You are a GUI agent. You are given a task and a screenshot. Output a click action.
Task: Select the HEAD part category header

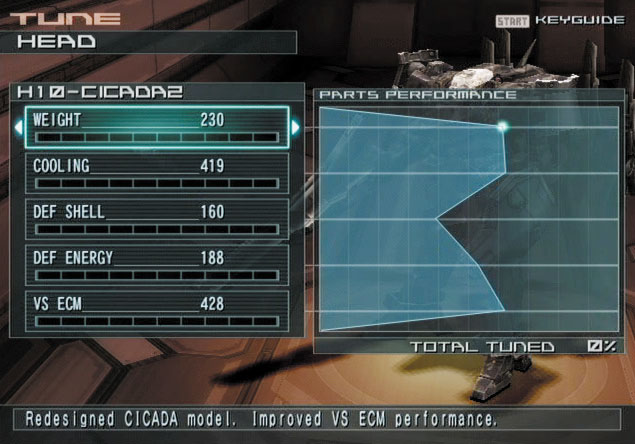150,42
